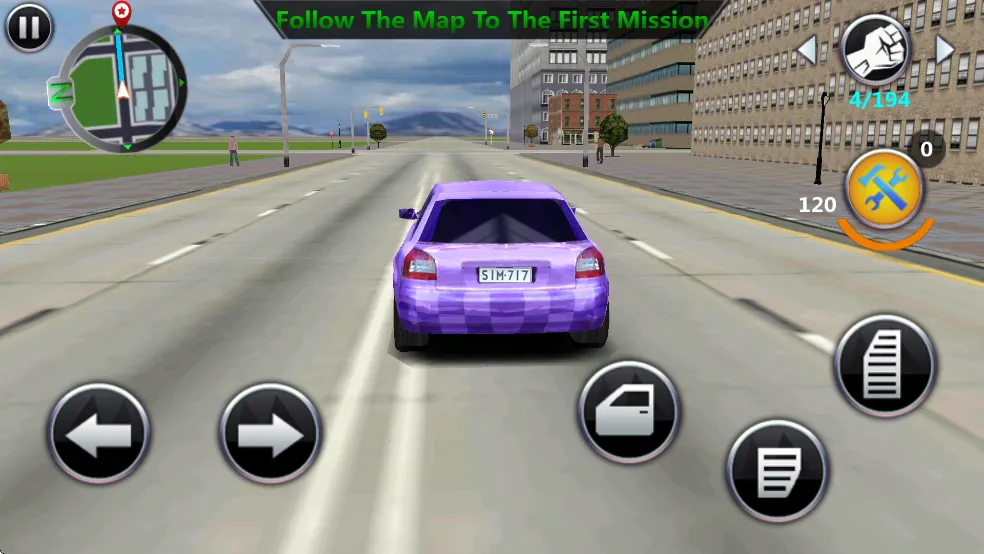The height and width of the screenshot is (554, 984).
Task: Switch to the previous weapon arrow
Action: point(806,48)
